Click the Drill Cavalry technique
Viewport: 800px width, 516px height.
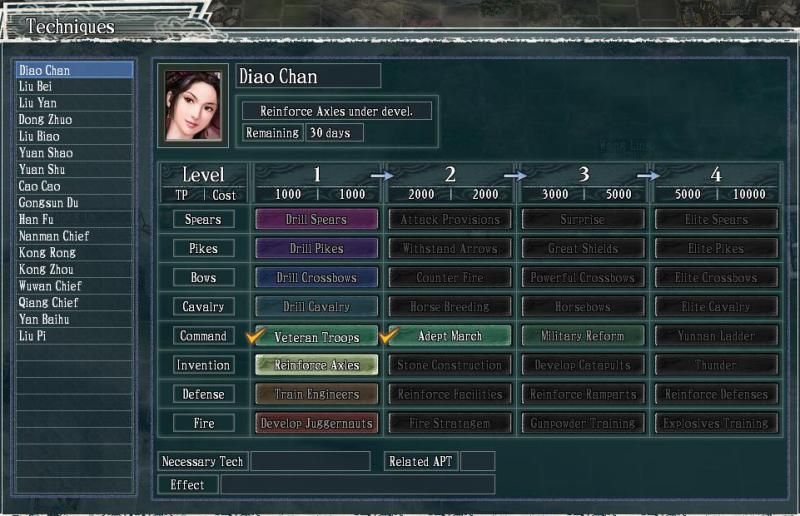tap(317, 306)
